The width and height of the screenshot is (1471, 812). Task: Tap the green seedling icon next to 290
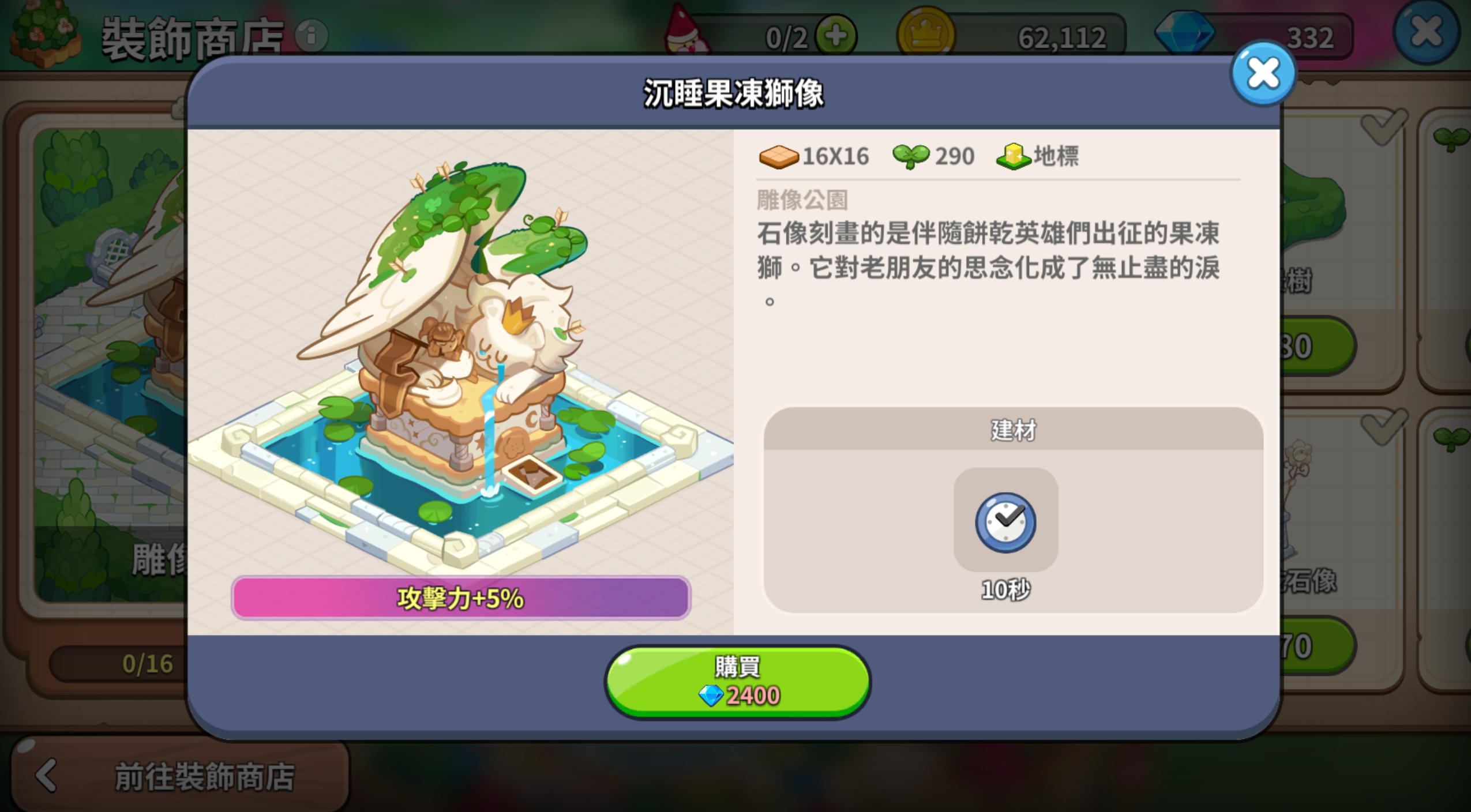(x=913, y=155)
